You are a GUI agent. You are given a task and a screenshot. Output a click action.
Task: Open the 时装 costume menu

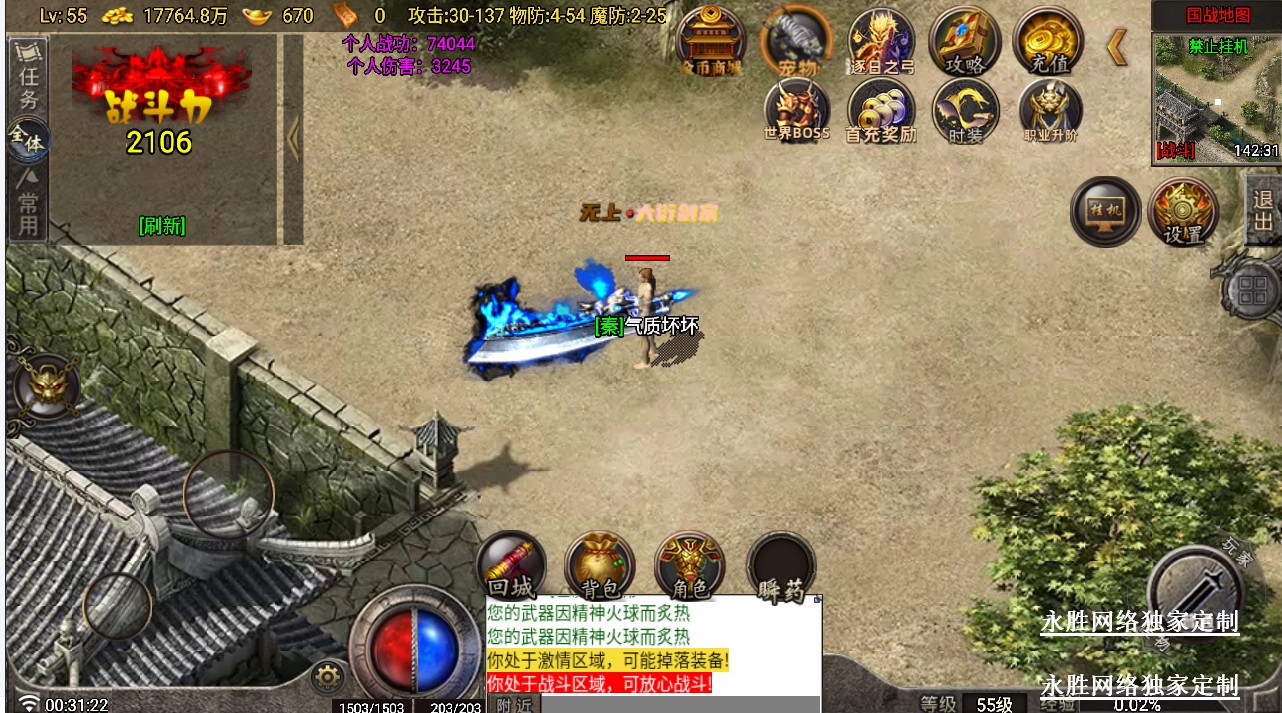pyautogui.click(x=965, y=111)
